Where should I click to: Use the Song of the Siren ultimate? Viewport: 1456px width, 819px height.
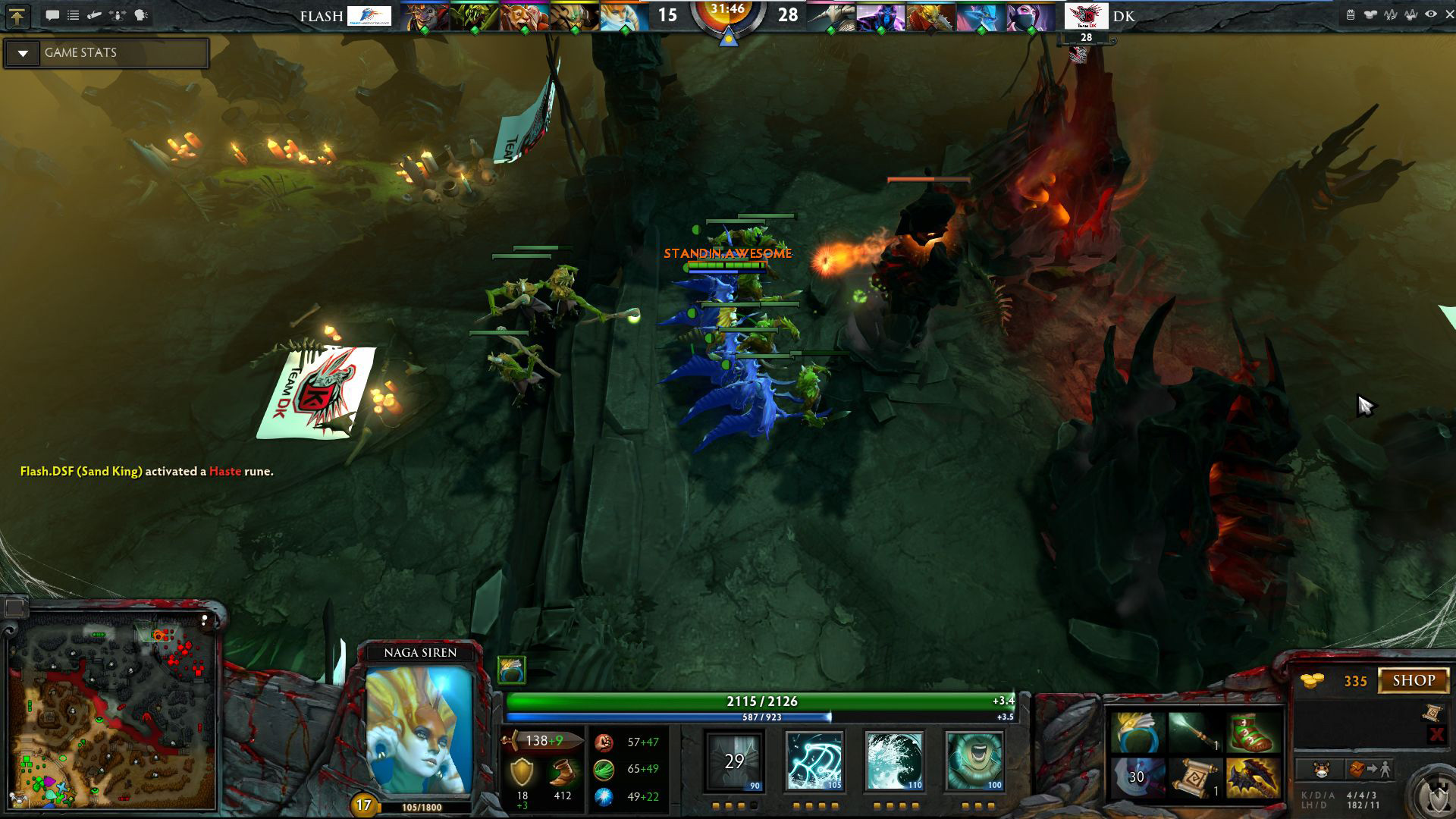click(974, 761)
